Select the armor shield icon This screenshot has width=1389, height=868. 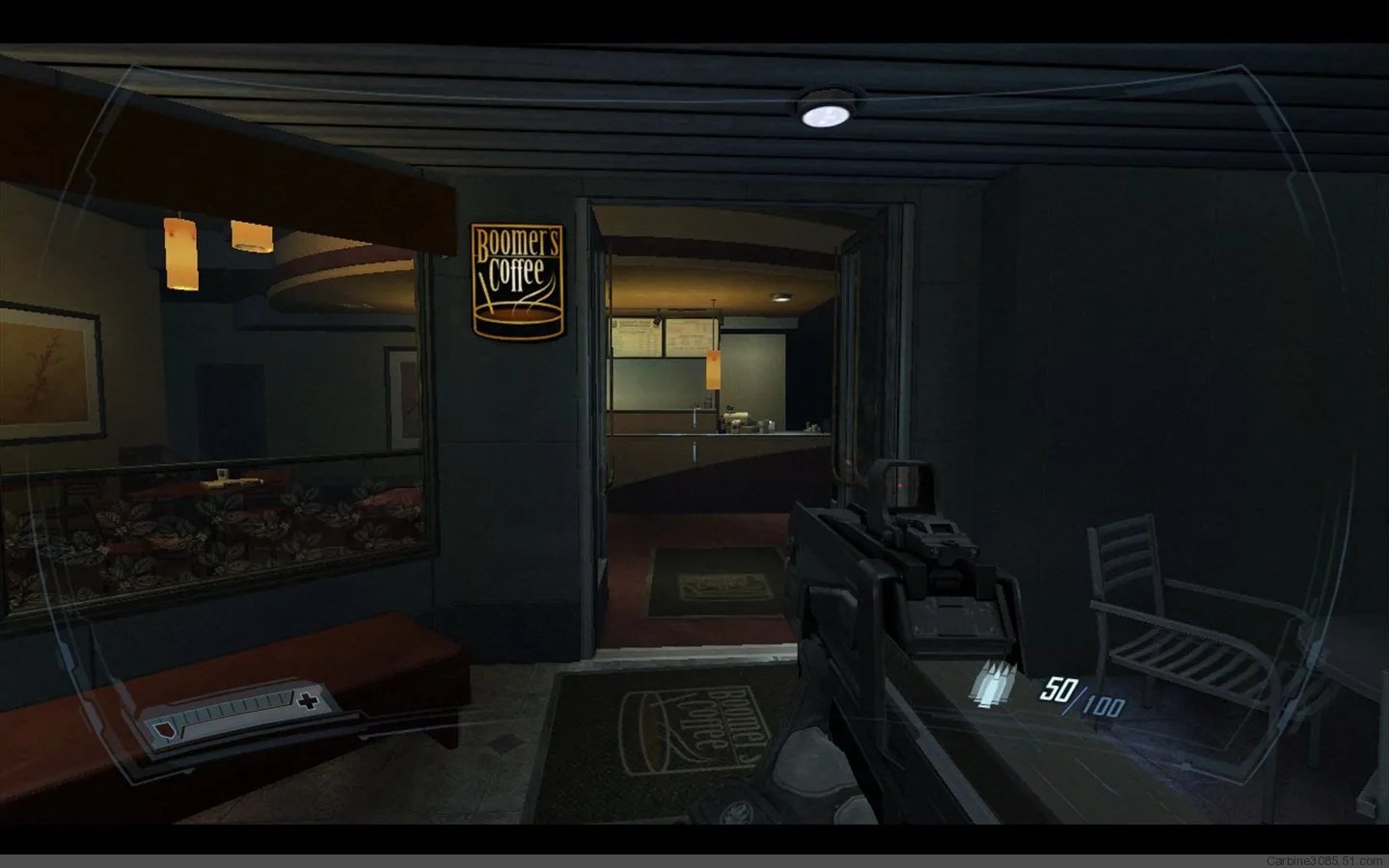click(x=164, y=722)
